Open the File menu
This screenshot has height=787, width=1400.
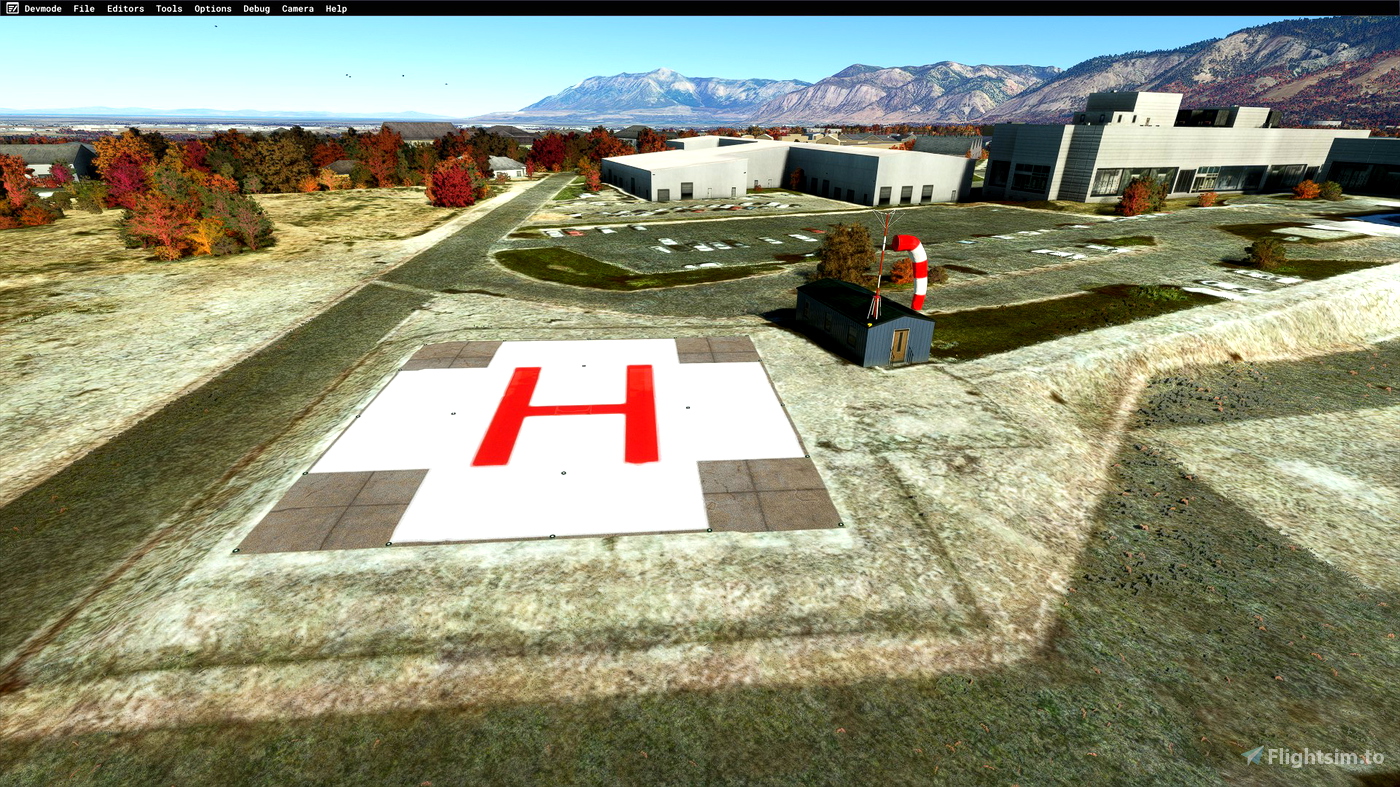[83, 8]
